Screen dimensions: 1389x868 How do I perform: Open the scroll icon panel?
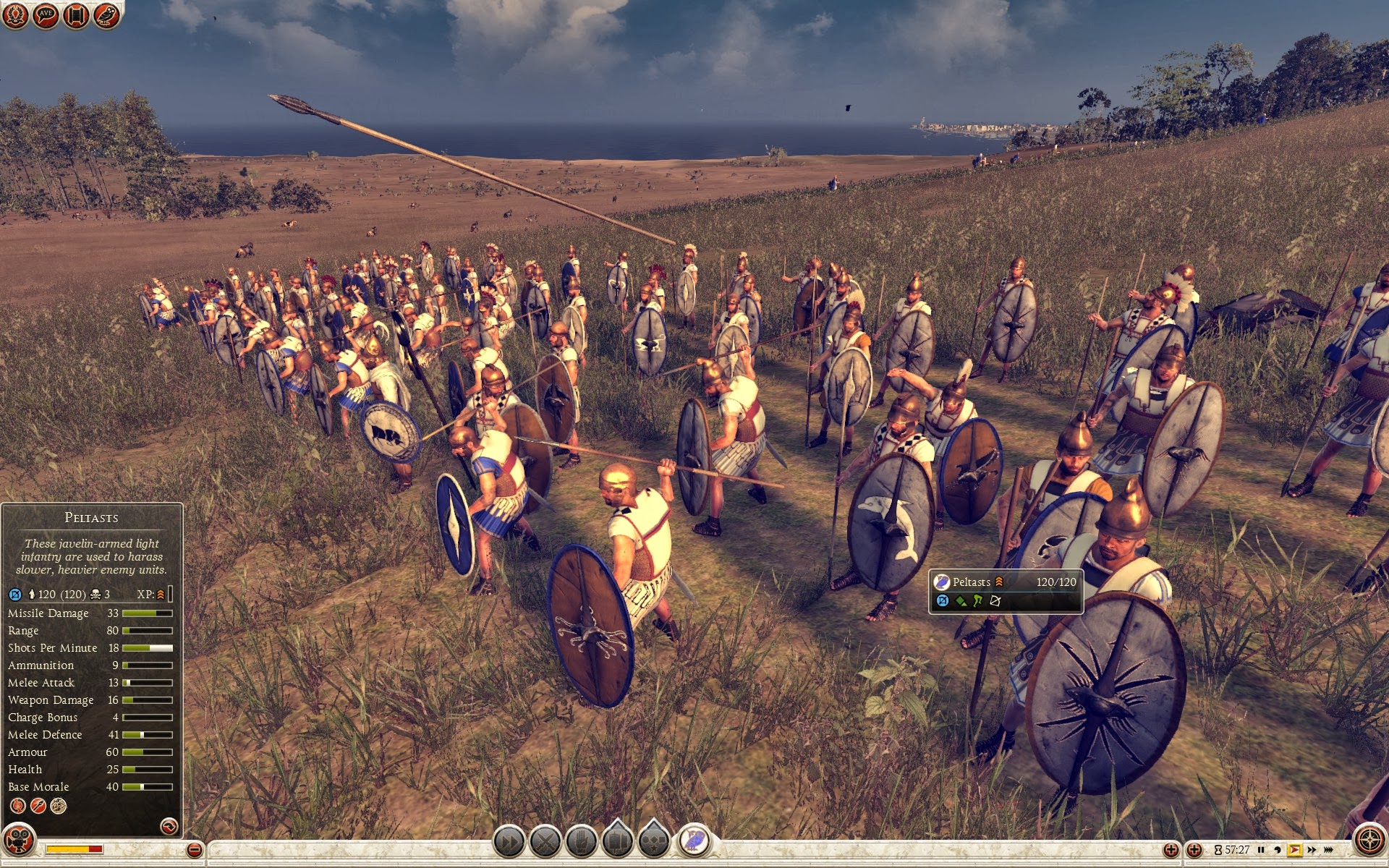[76, 15]
